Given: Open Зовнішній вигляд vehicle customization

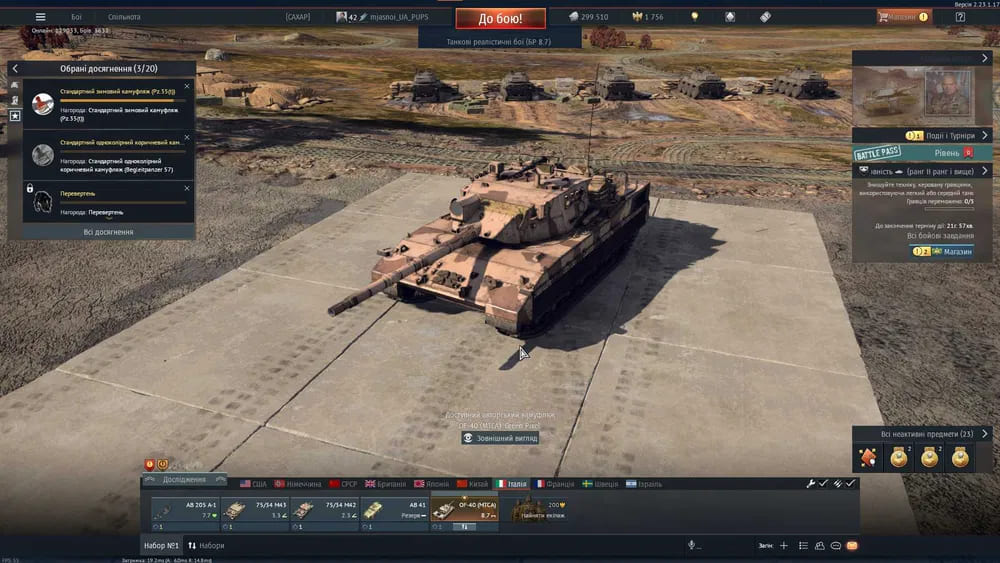Looking at the screenshot, I should [505, 438].
